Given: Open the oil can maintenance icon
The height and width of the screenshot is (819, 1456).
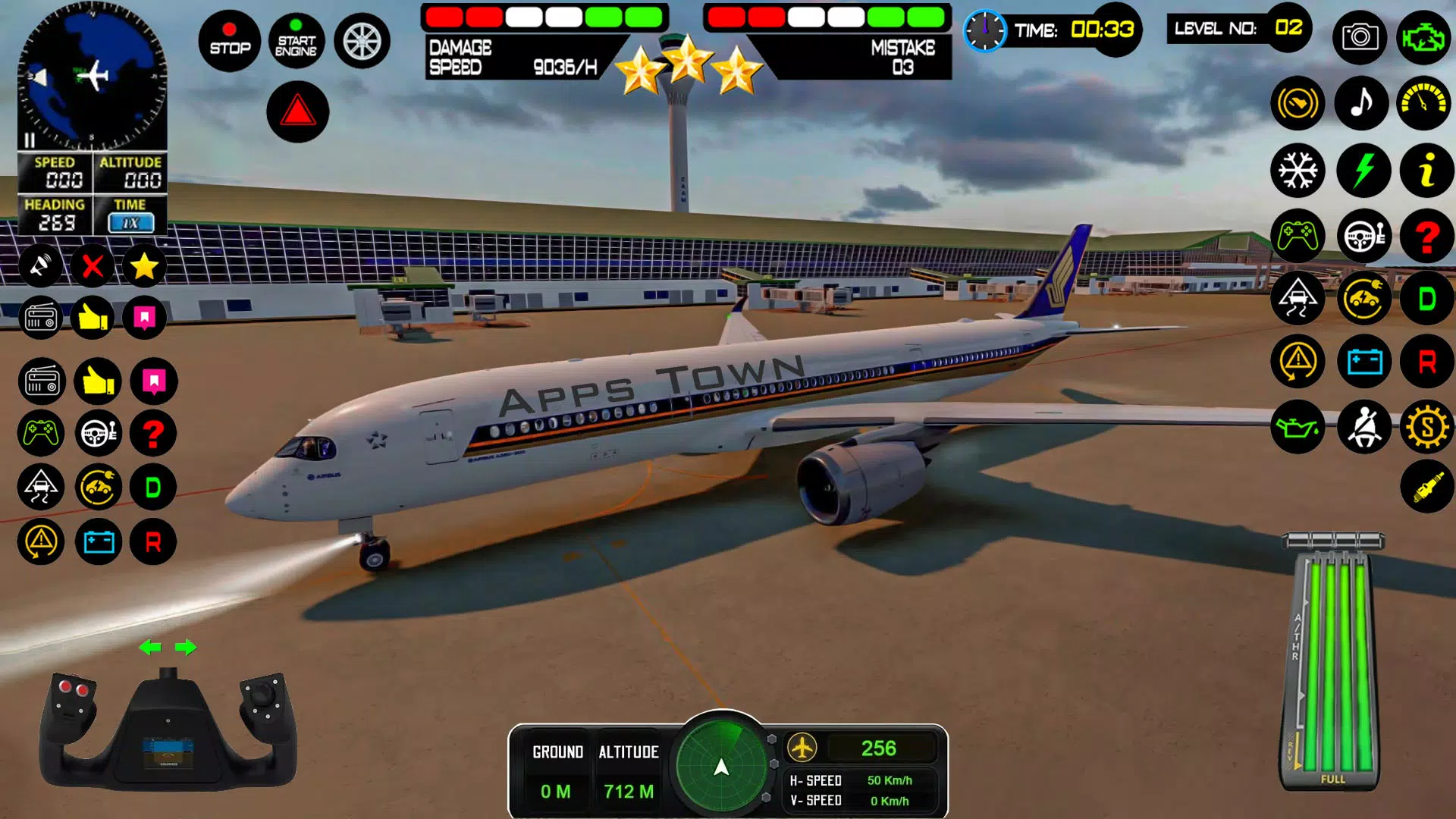Looking at the screenshot, I should pos(1298,427).
